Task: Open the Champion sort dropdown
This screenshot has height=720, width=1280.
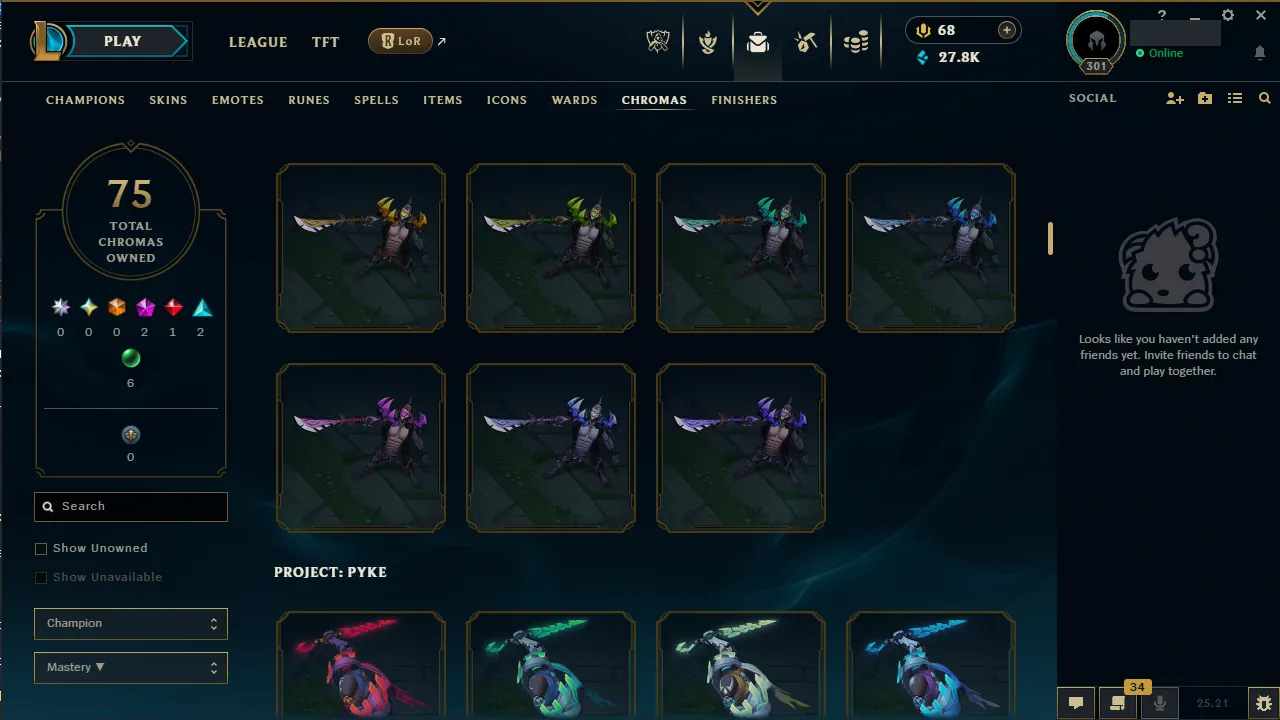Action: [130, 623]
